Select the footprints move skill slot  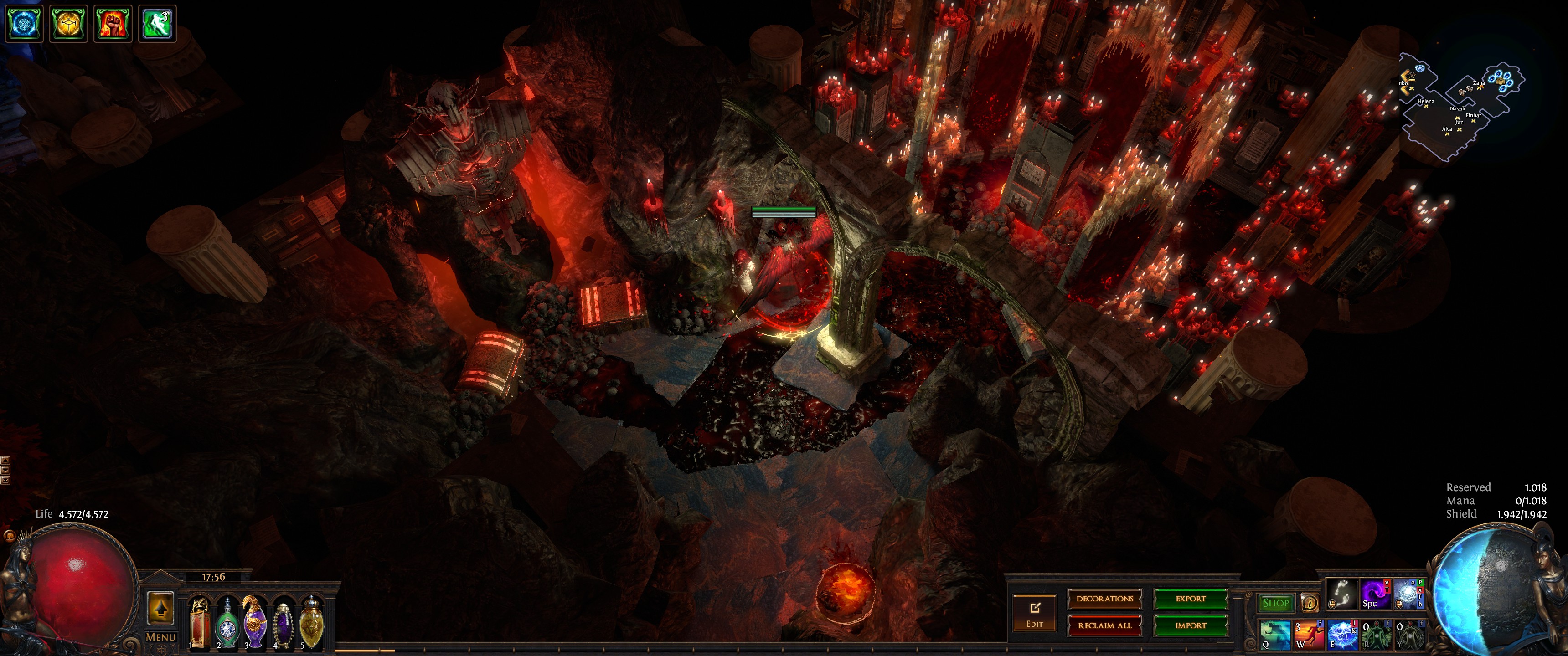point(1341,594)
